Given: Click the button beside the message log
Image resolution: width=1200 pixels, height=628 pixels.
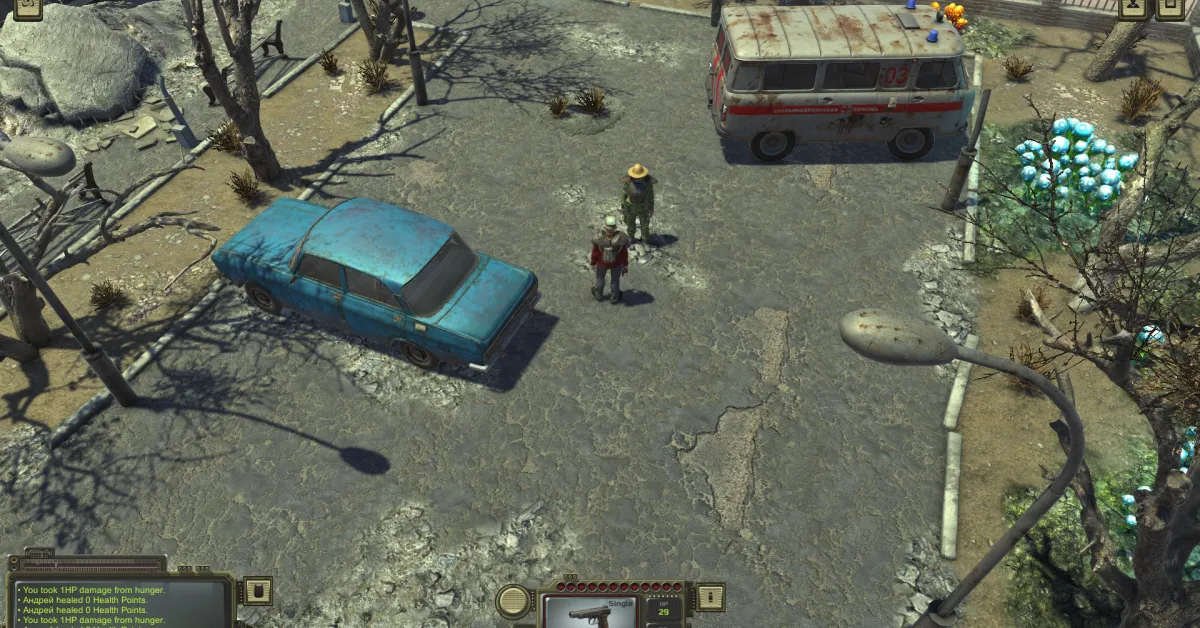Looking at the screenshot, I should pyautogui.click(x=257, y=590).
